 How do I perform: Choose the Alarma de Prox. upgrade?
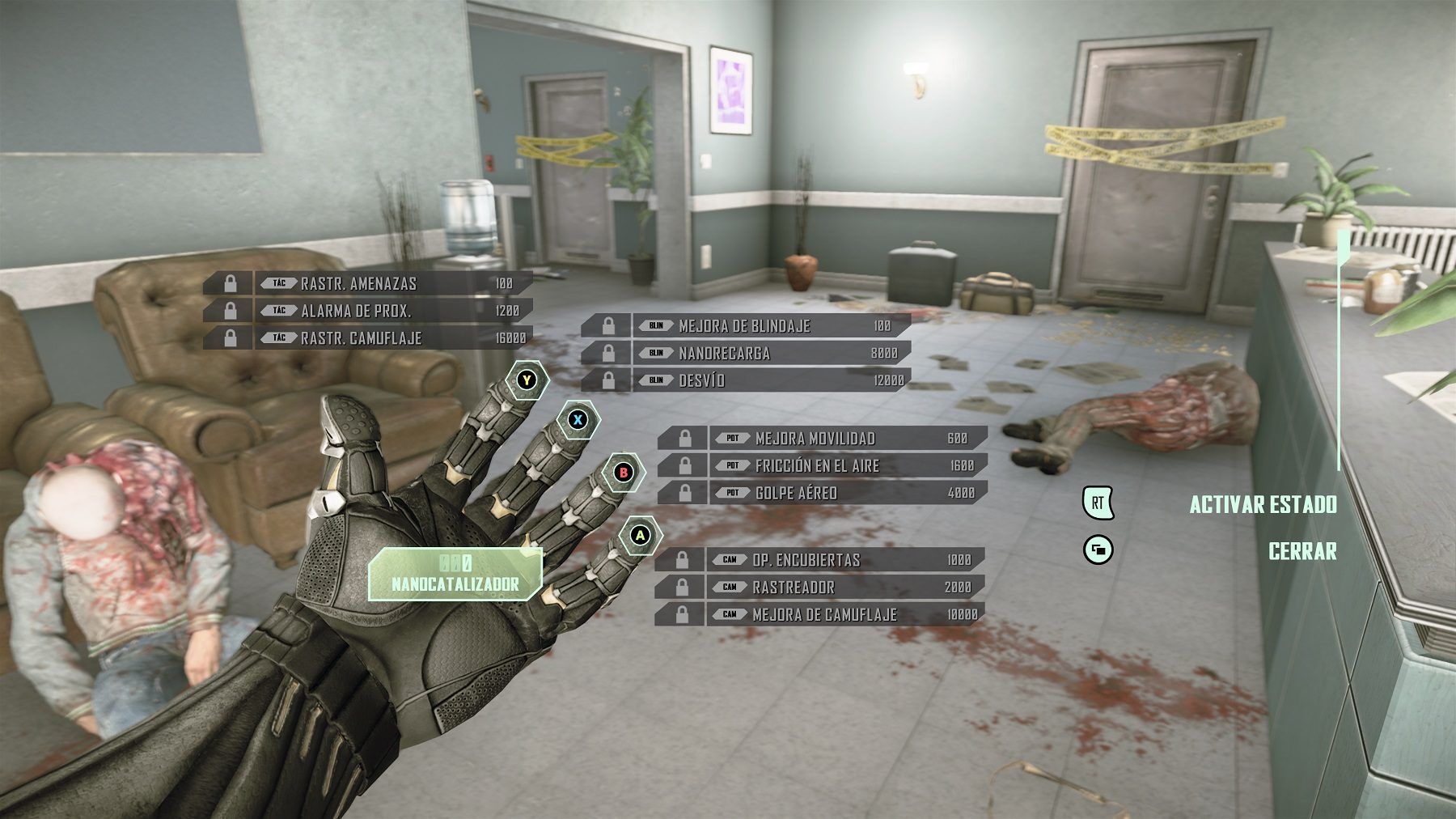pyautogui.click(x=368, y=311)
